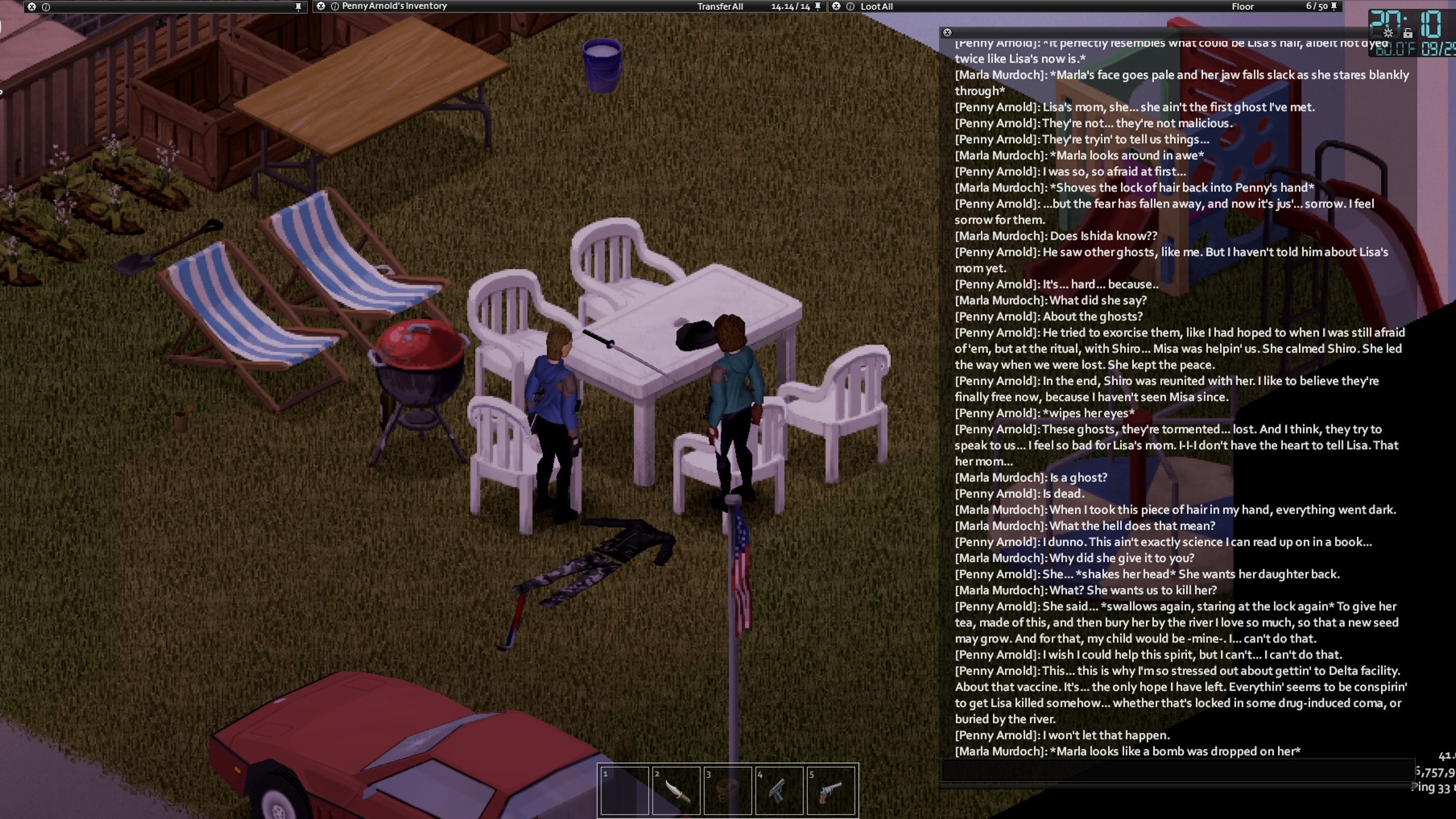This screenshot has height=819, width=1456.
Task: Close the Loot All floor panel
Action: pyautogui.click(x=836, y=6)
